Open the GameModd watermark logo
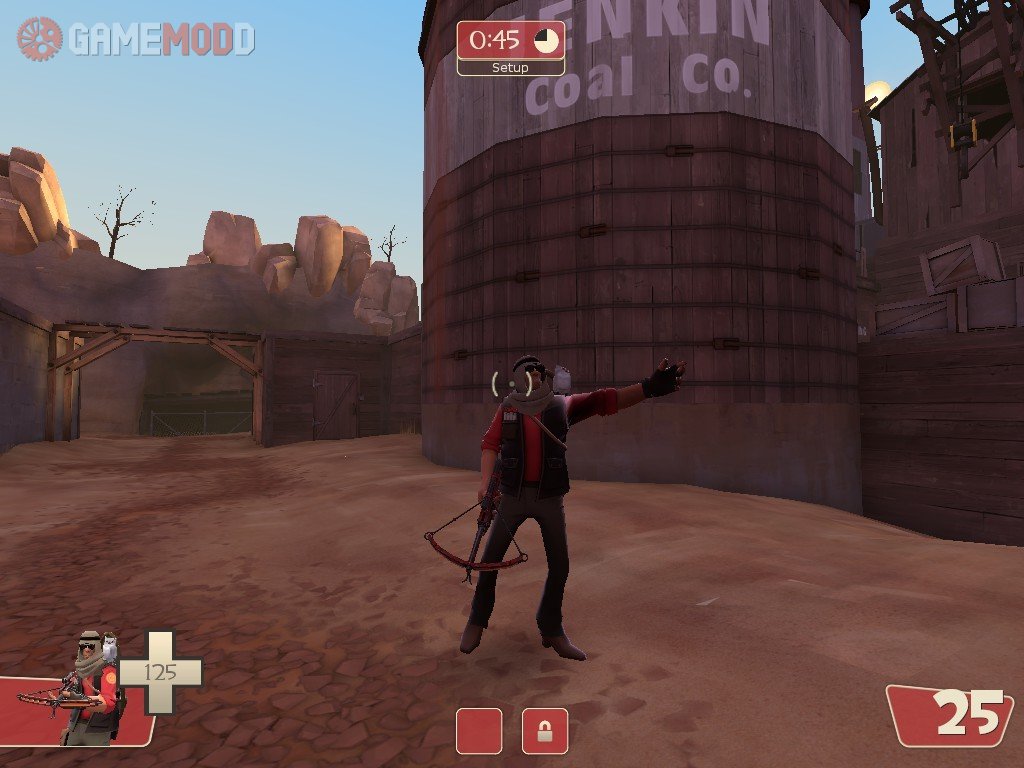Viewport: 1024px width, 768px height. tap(136, 39)
